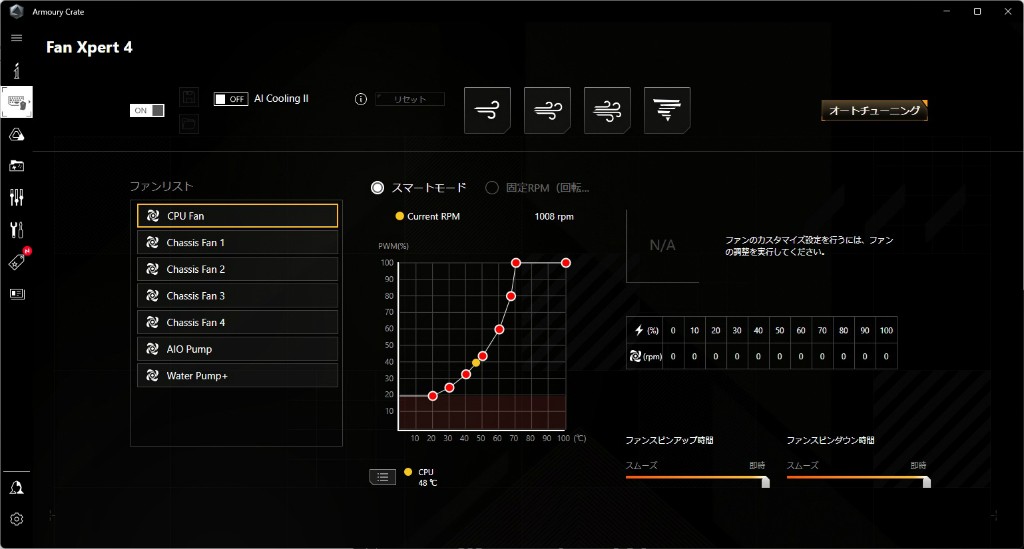Choose the Water Pump+ entry

click(237, 376)
